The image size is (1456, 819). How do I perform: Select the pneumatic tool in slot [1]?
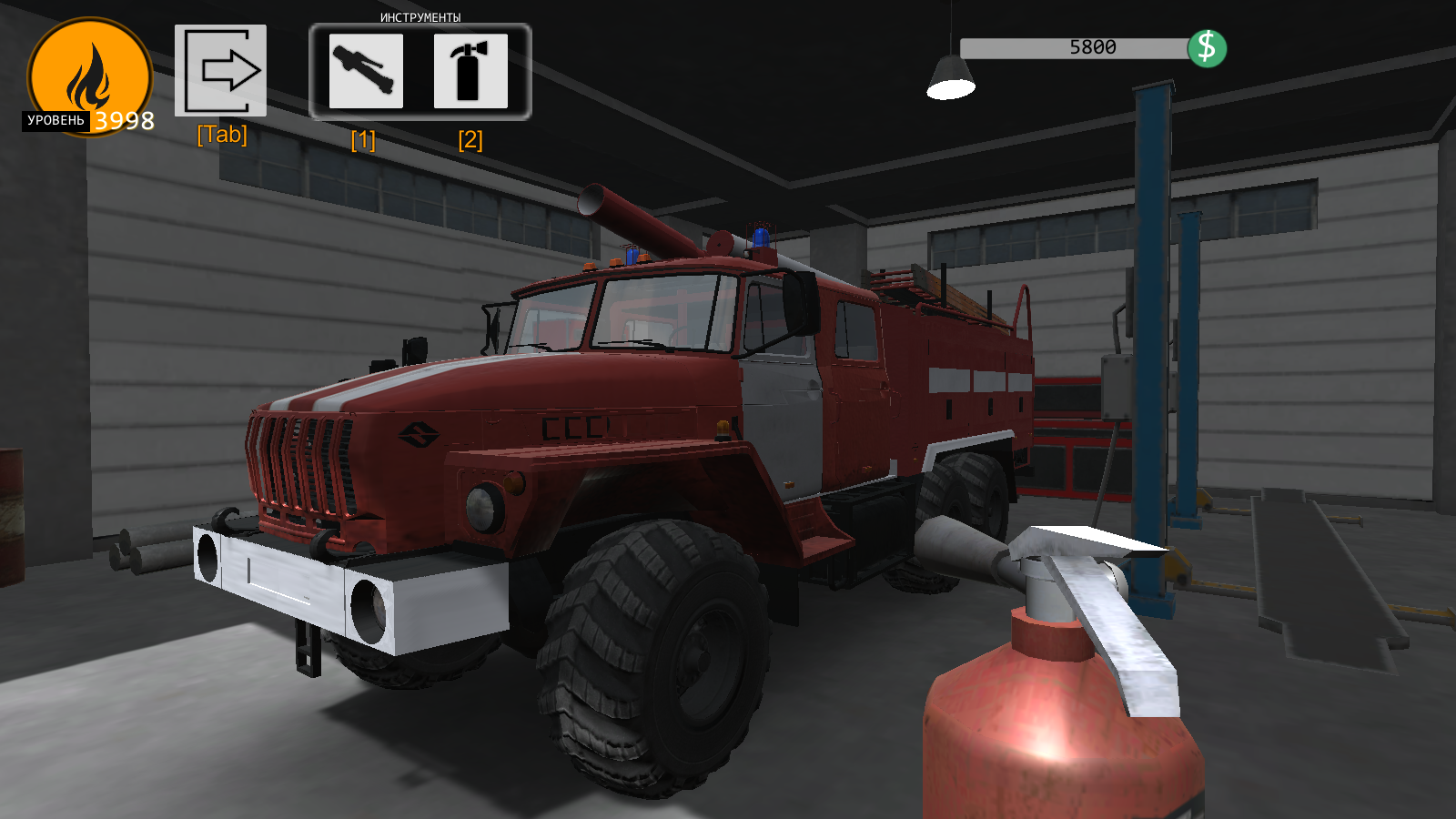coord(365,73)
